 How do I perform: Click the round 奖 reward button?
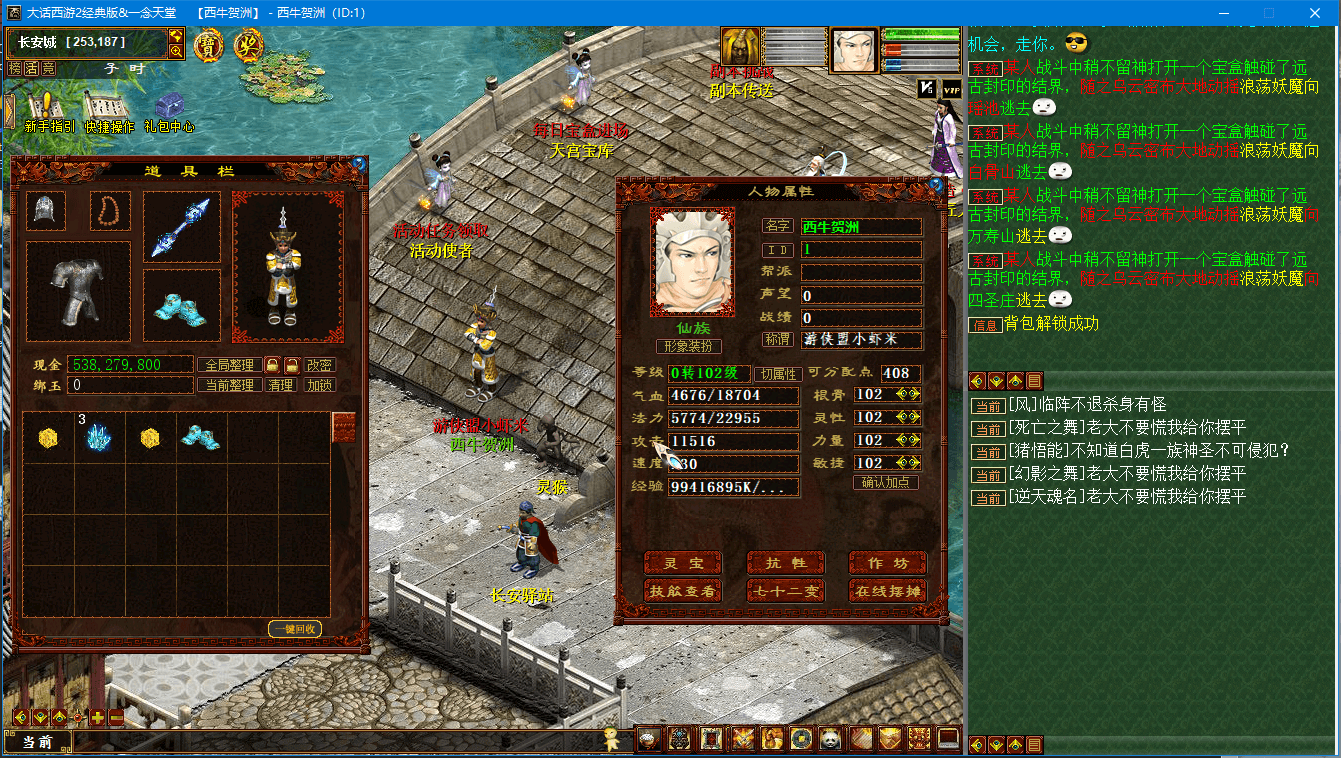coord(248,45)
